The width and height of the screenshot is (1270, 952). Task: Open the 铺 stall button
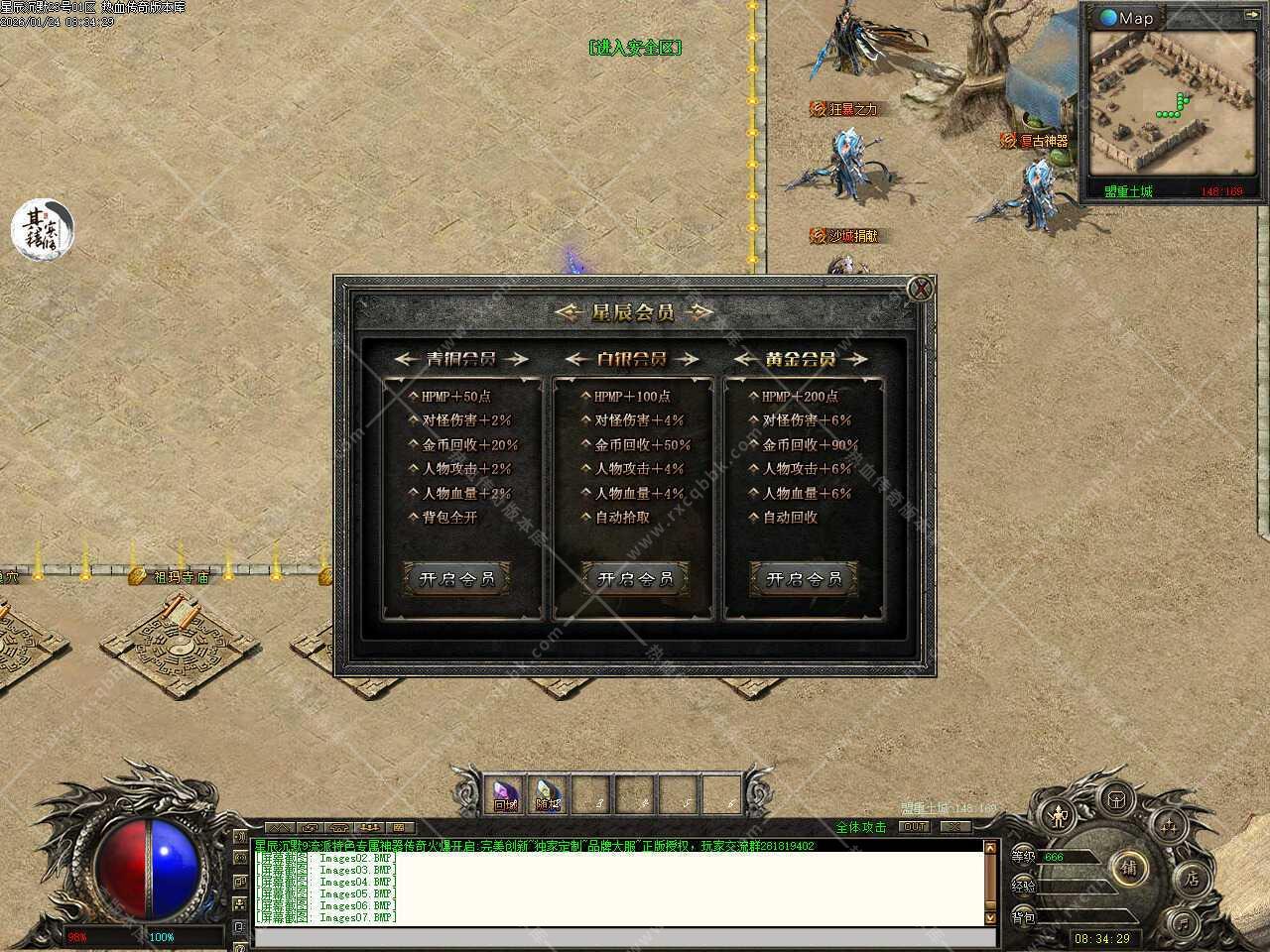(1128, 868)
